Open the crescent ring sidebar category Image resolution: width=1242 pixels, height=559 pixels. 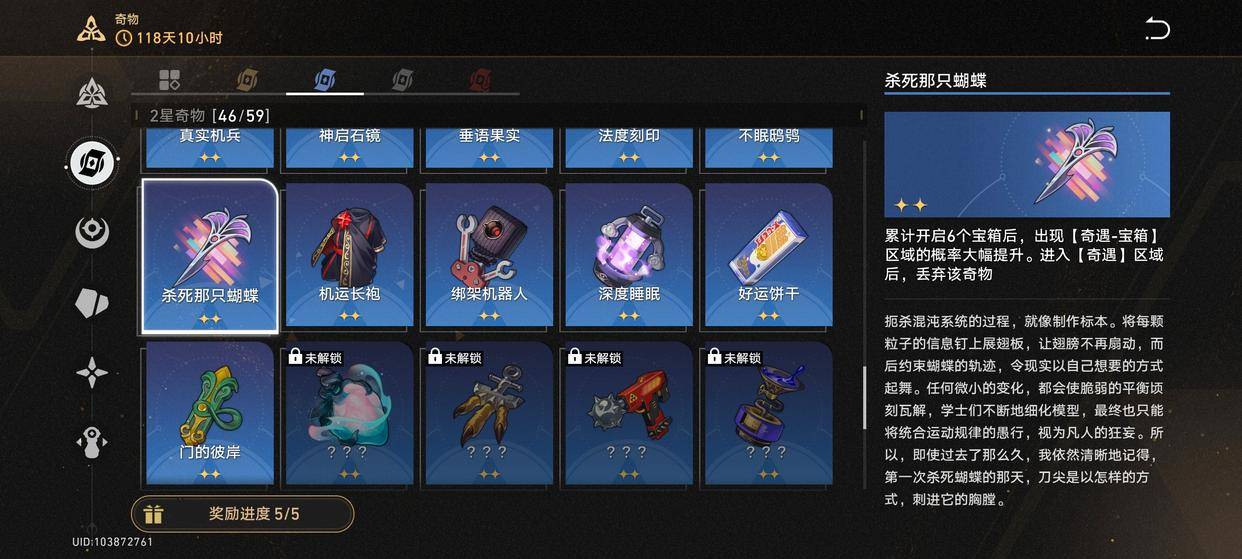pos(93,232)
